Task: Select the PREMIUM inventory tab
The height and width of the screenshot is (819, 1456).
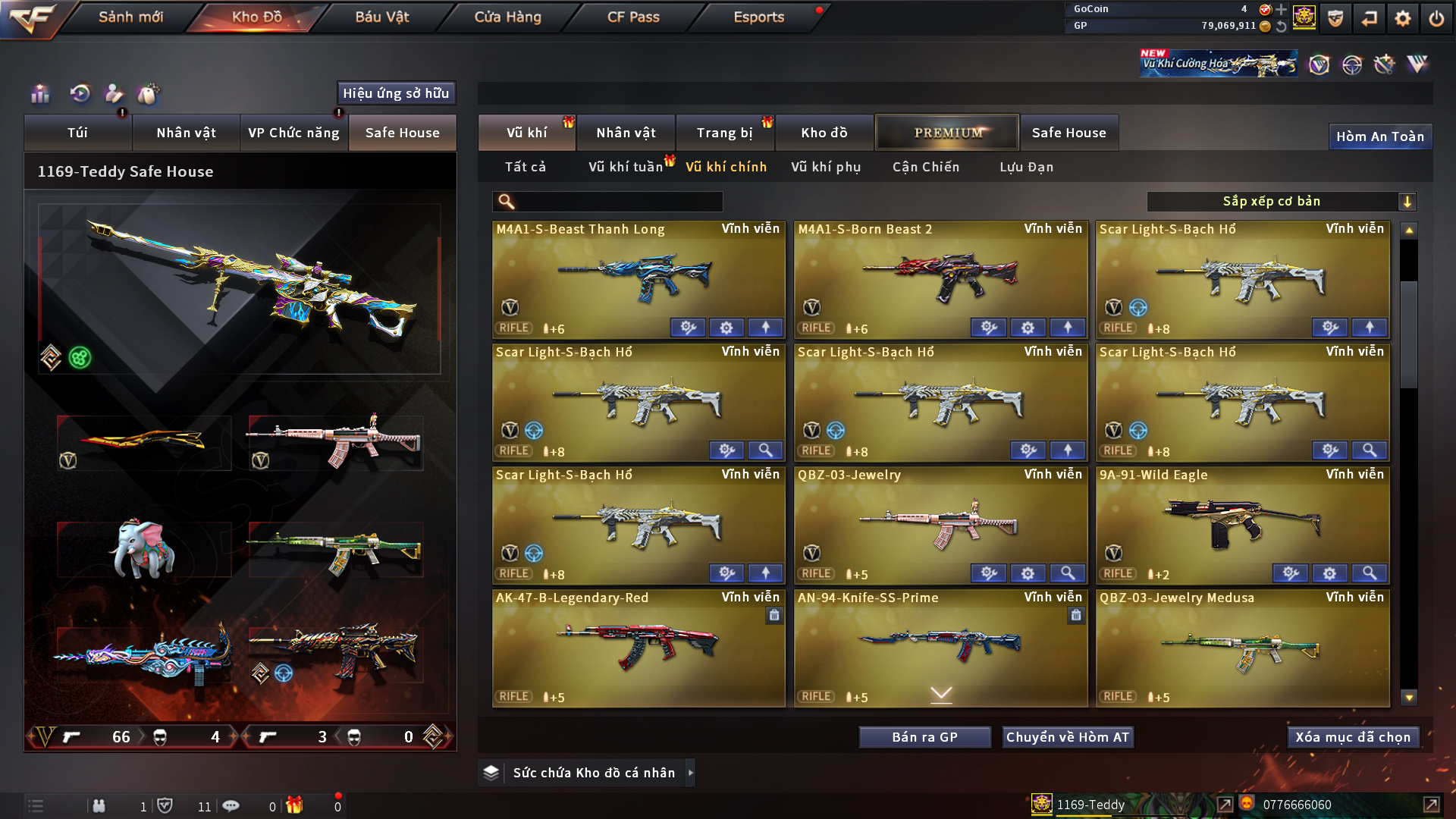Action: [947, 133]
